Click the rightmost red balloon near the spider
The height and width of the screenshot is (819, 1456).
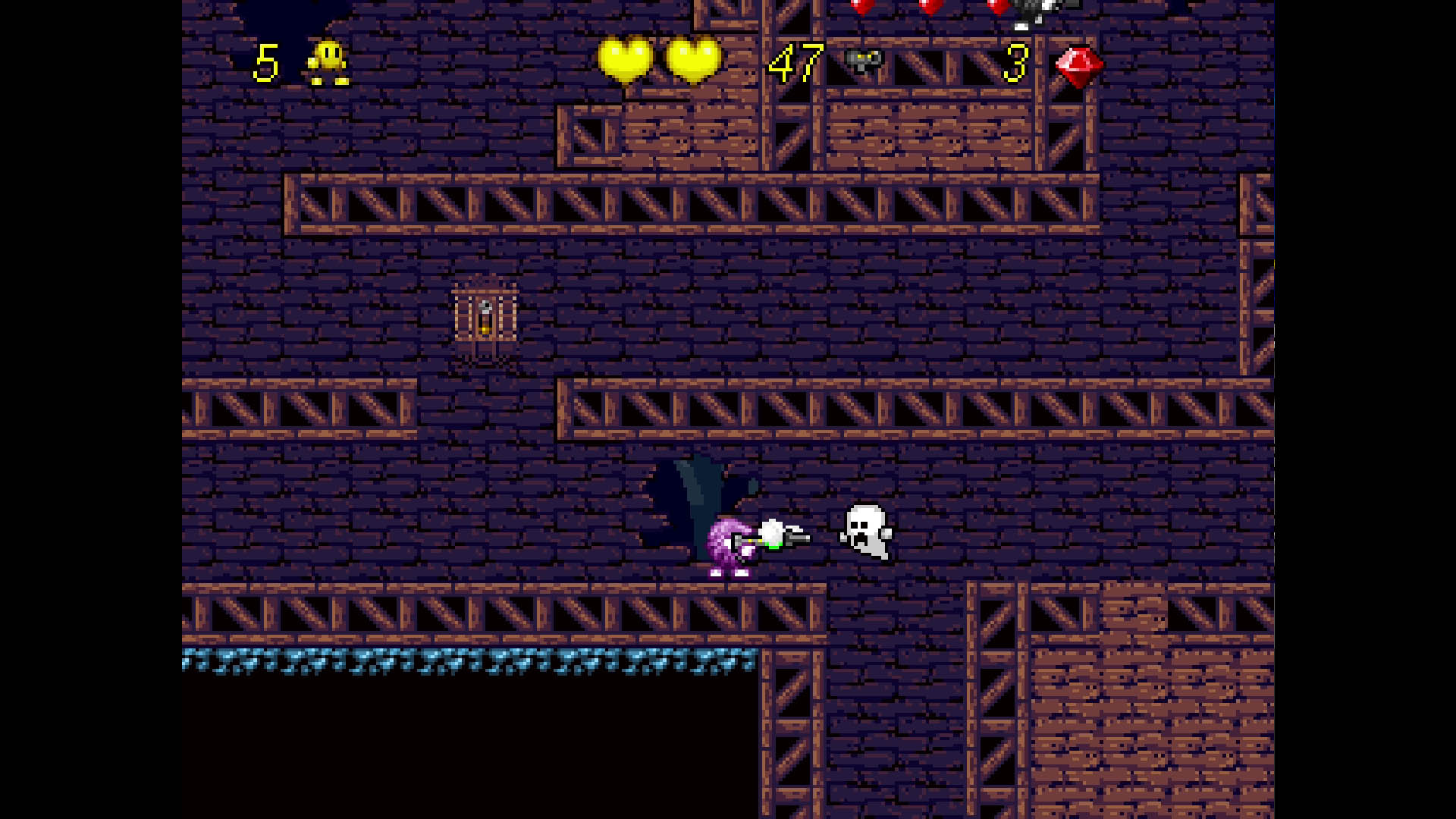pyautogui.click(x=997, y=8)
